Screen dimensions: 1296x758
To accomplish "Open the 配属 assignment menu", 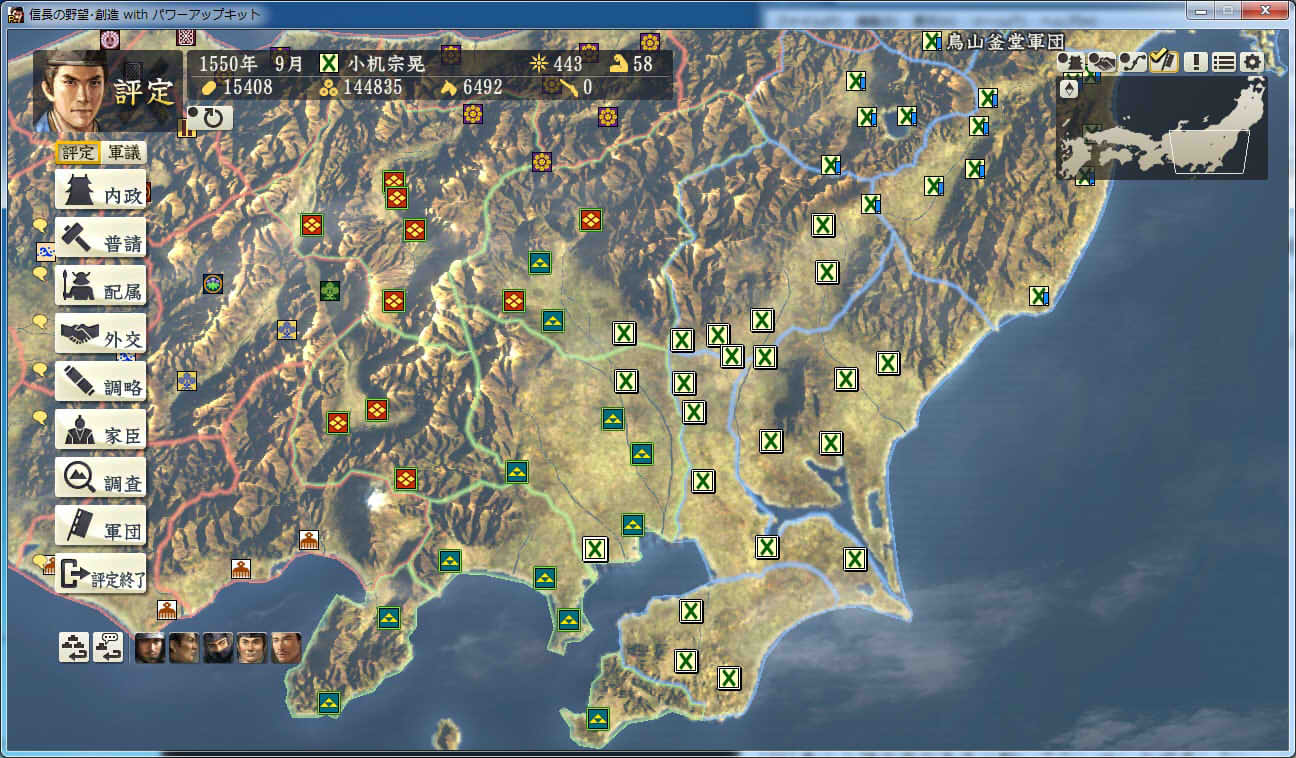I will pyautogui.click(x=100, y=287).
